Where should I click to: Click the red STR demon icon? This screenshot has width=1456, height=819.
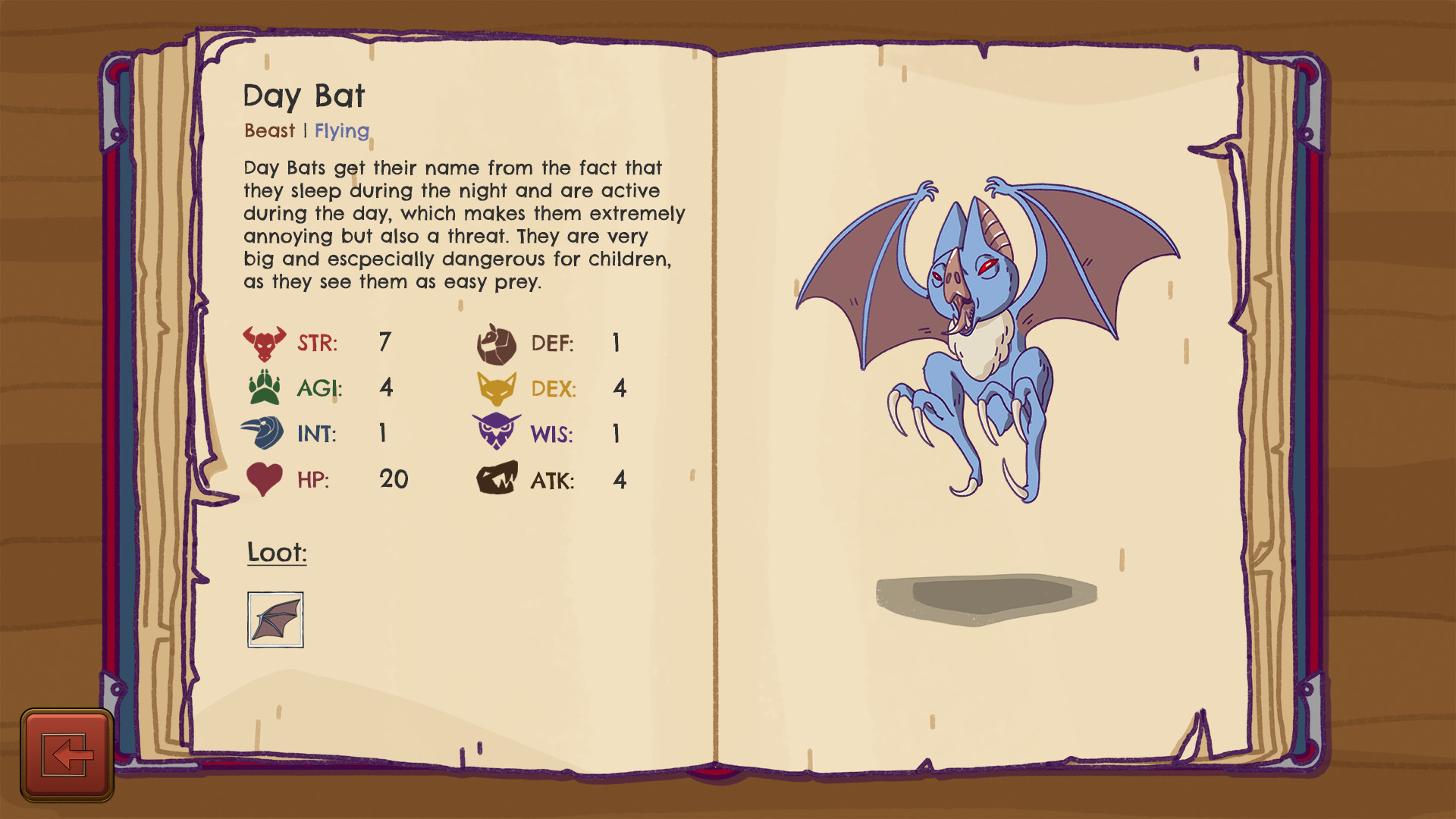pos(264,343)
